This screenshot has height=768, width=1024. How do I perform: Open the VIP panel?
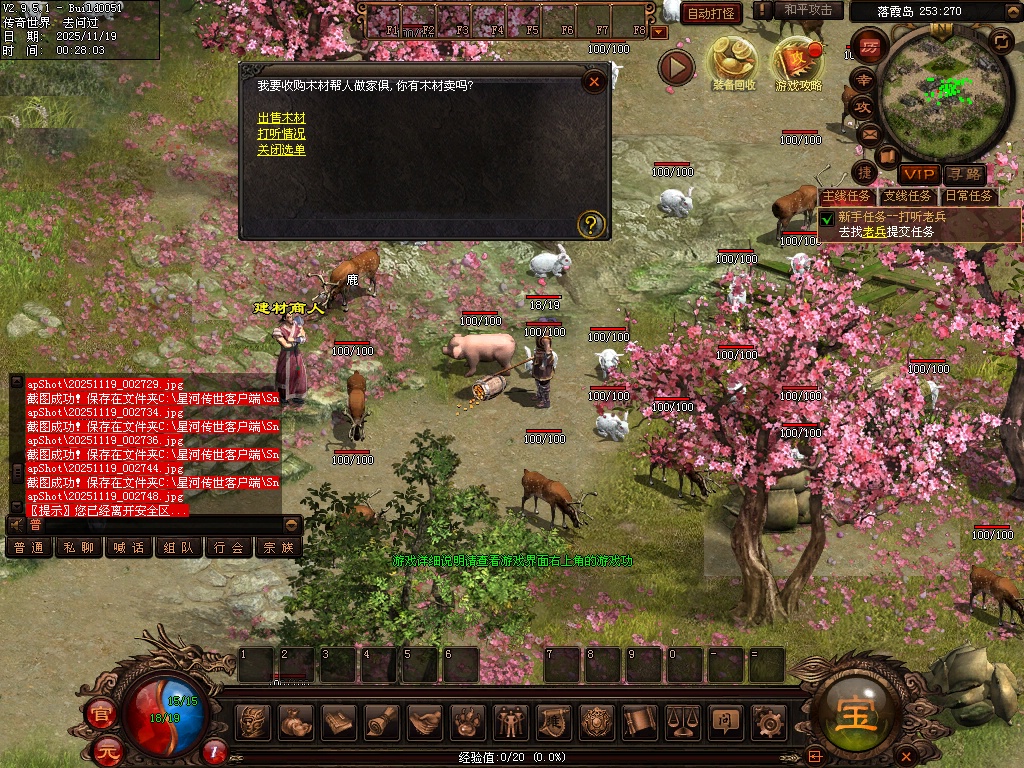918,174
